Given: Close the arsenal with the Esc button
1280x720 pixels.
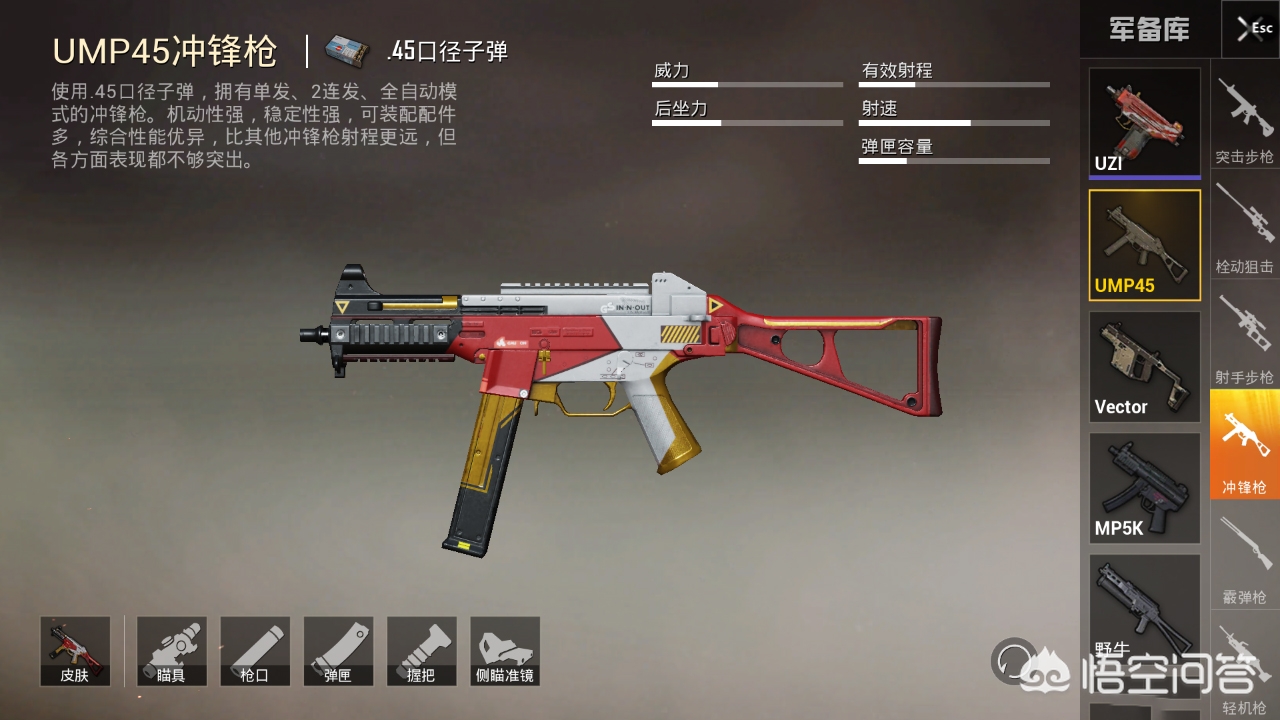Looking at the screenshot, I should pos(1250,29).
